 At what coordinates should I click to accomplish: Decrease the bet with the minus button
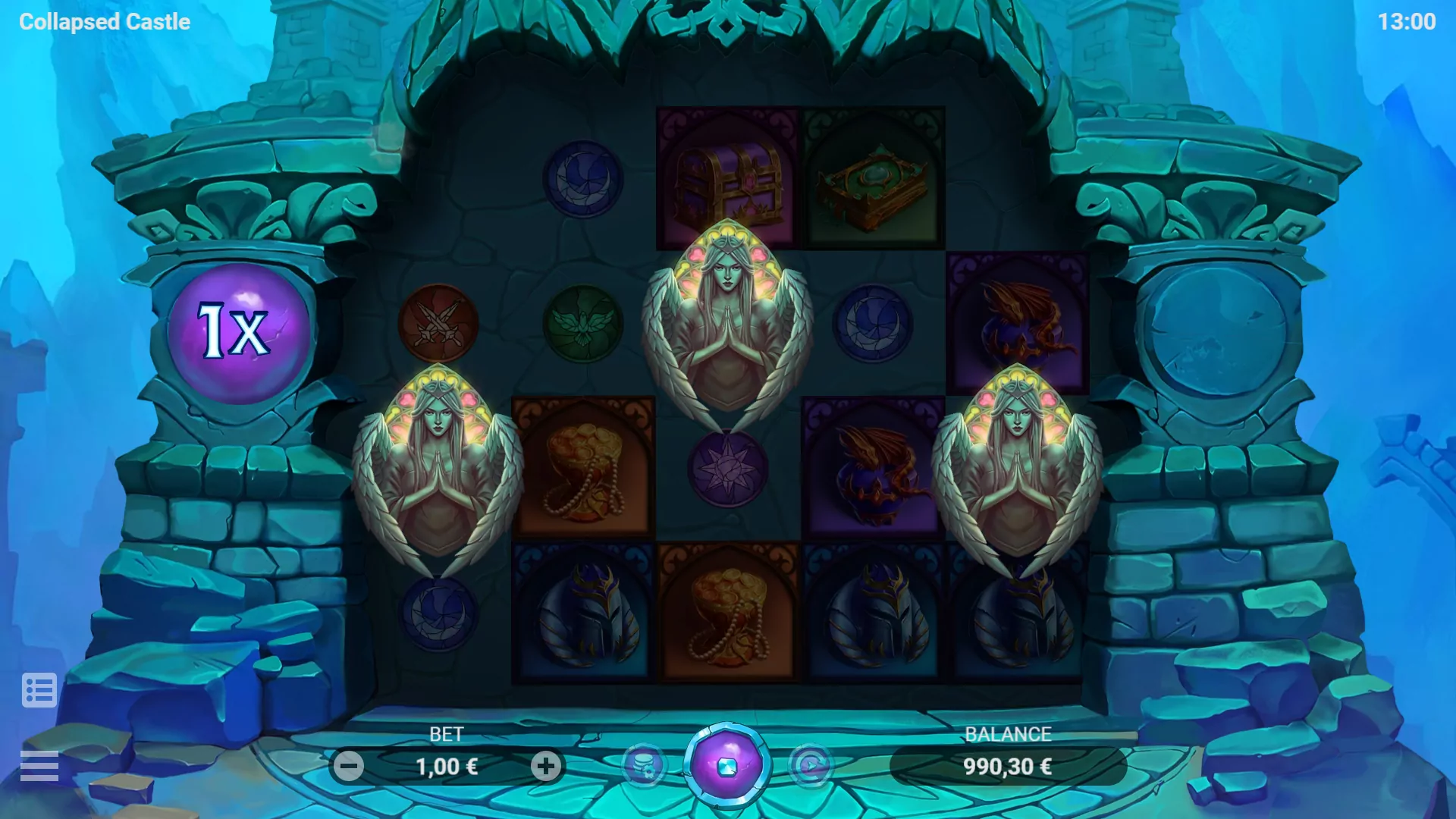[x=350, y=766]
